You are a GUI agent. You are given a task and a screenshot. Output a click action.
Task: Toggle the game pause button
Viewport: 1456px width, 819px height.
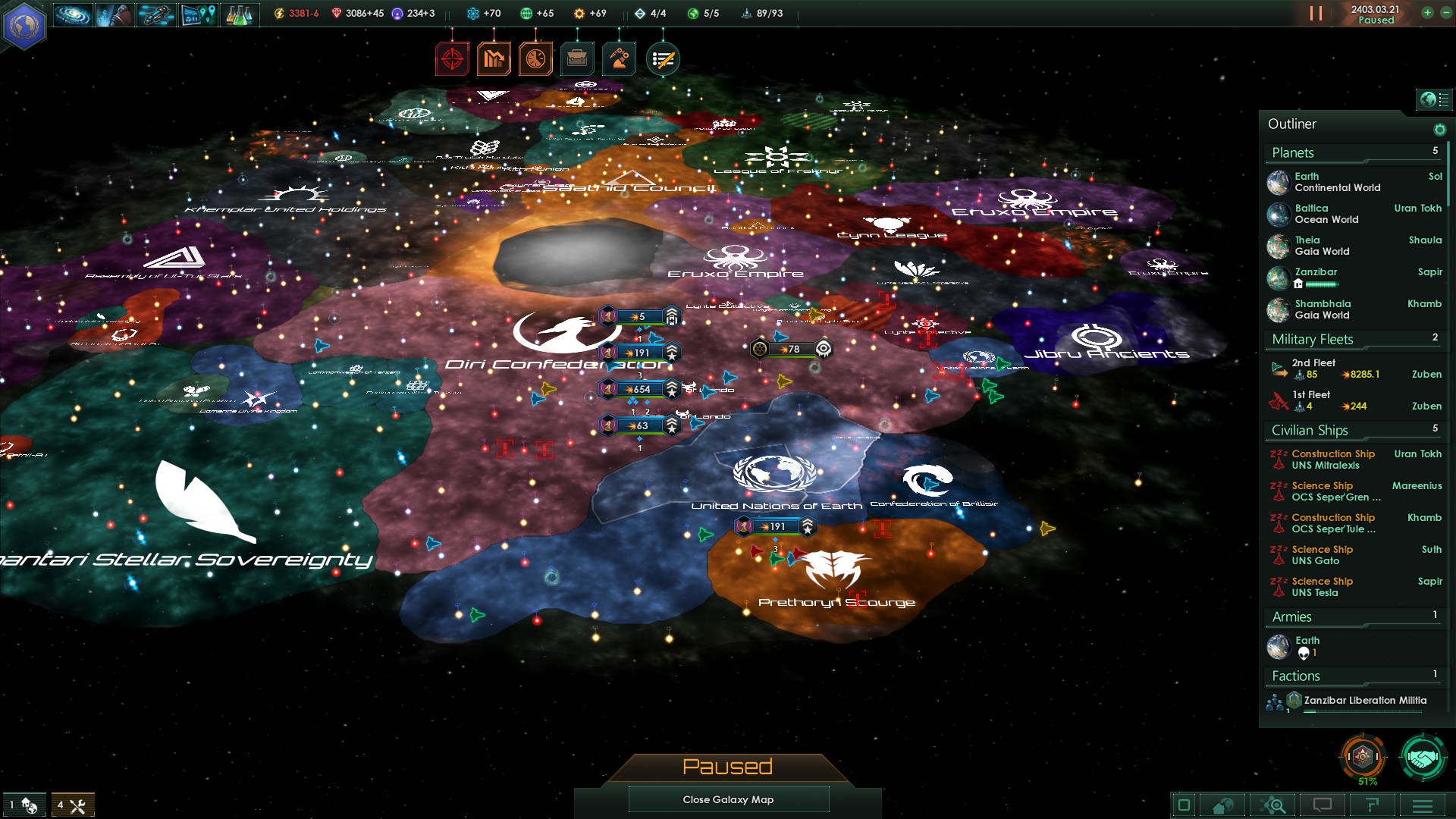click(x=1316, y=14)
